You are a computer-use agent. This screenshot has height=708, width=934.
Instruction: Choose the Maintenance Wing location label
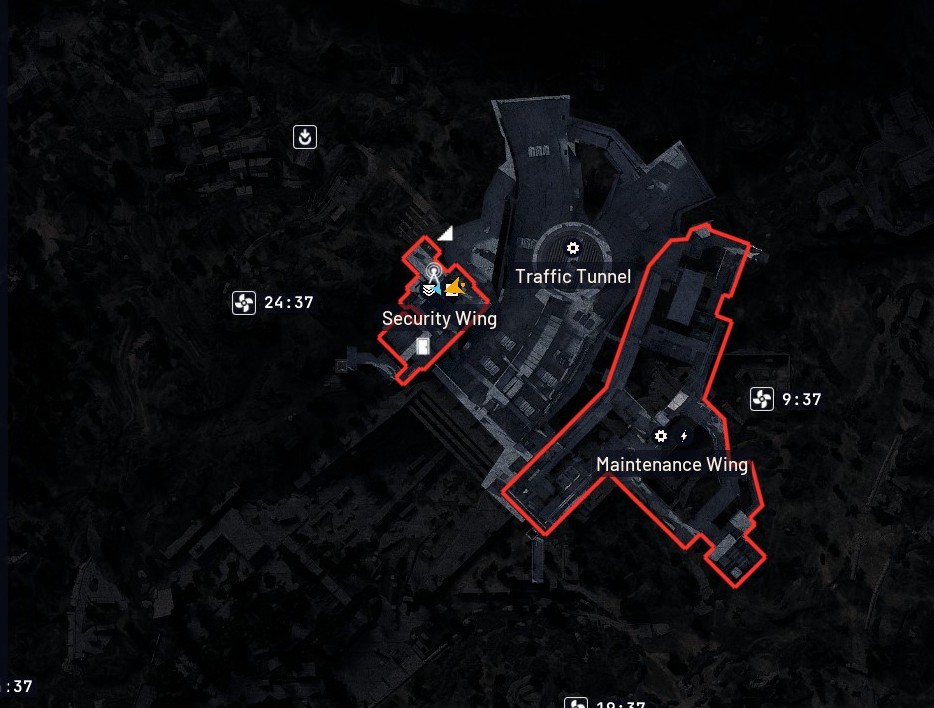[672, 465]
